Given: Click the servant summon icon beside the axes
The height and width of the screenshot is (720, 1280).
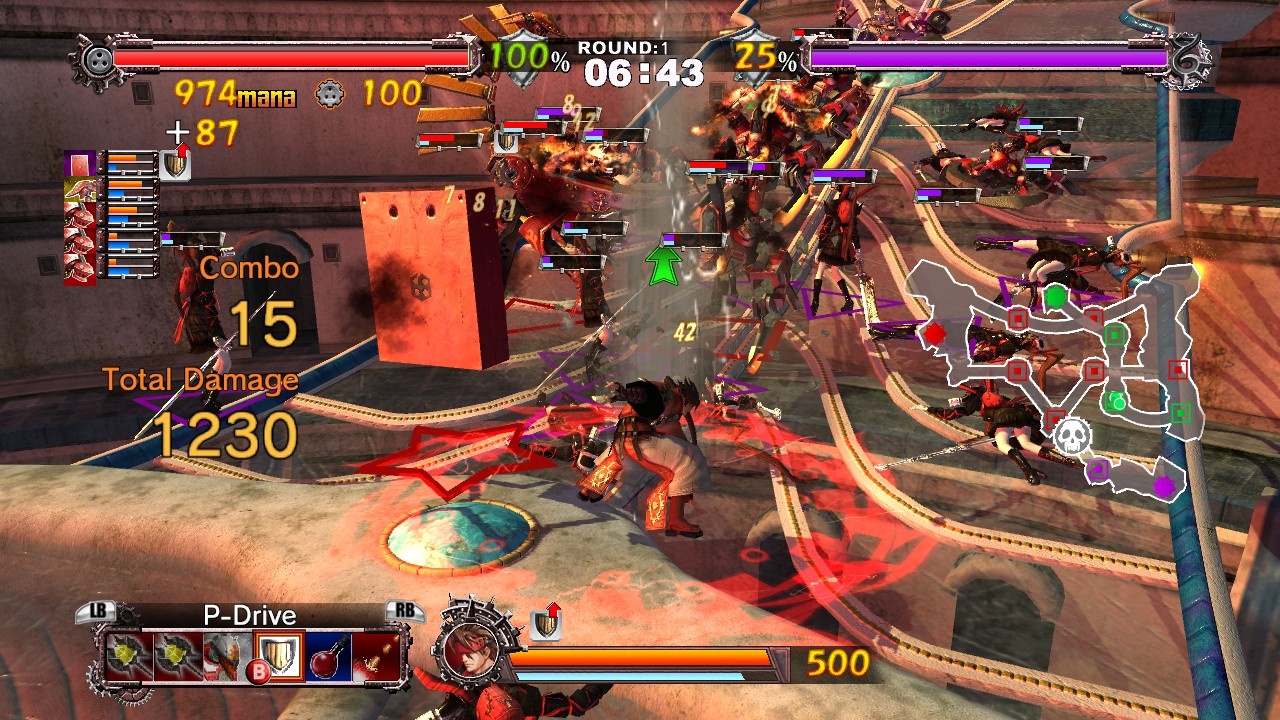Looking at the screenshot, I should coord(222,656).
